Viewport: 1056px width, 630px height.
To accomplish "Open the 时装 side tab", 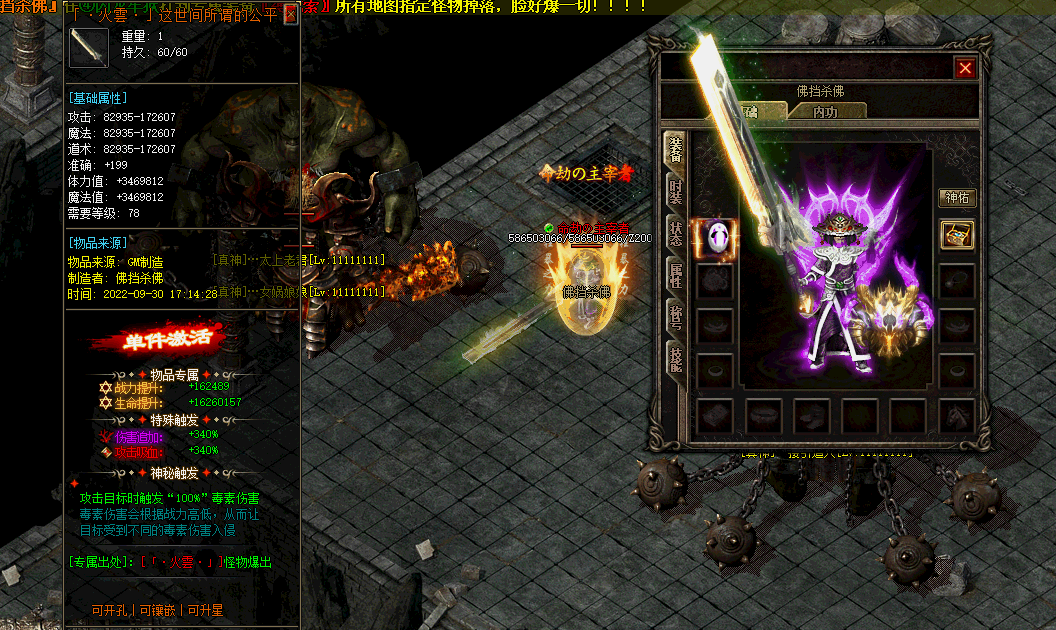I will point(676,192).
